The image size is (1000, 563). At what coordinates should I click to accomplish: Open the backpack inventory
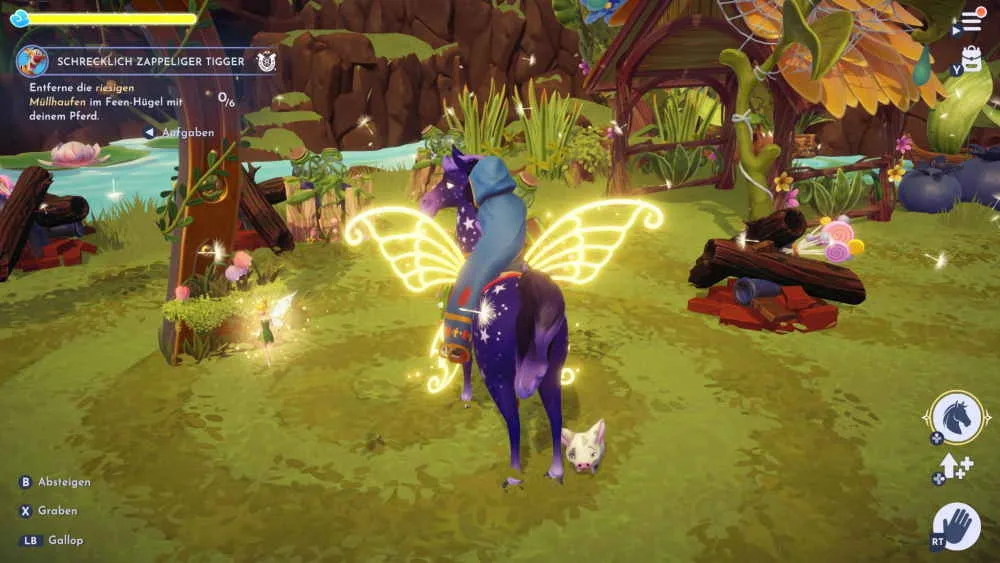click(x=971, y=59)
